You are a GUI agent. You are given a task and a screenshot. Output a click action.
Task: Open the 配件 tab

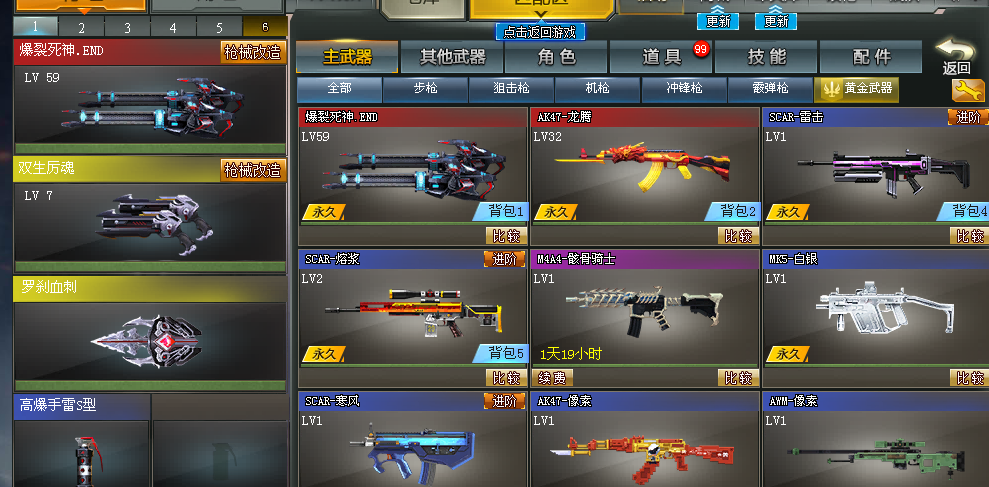coord(872,58)
